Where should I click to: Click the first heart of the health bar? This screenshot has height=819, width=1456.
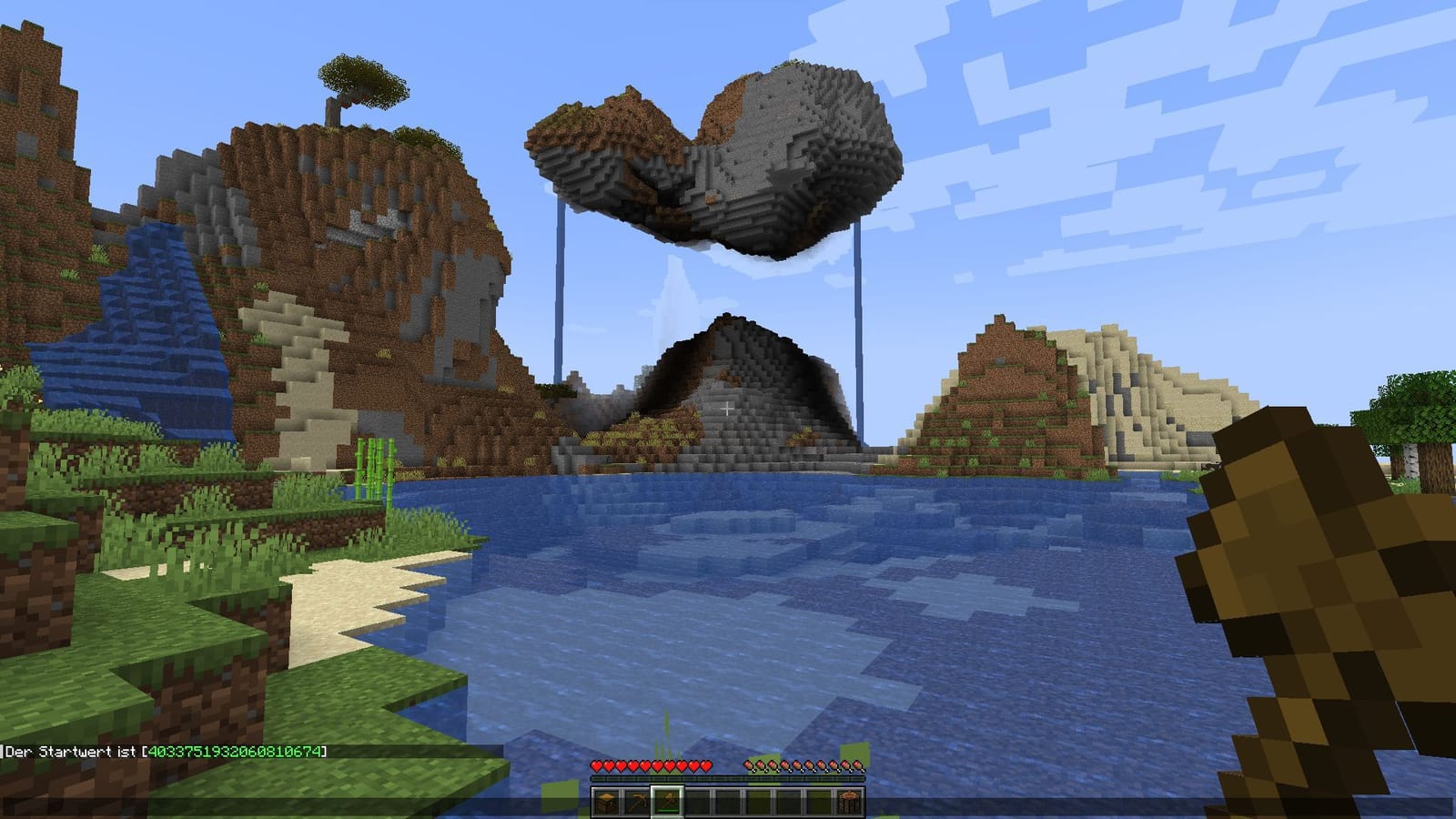(597, 767)
